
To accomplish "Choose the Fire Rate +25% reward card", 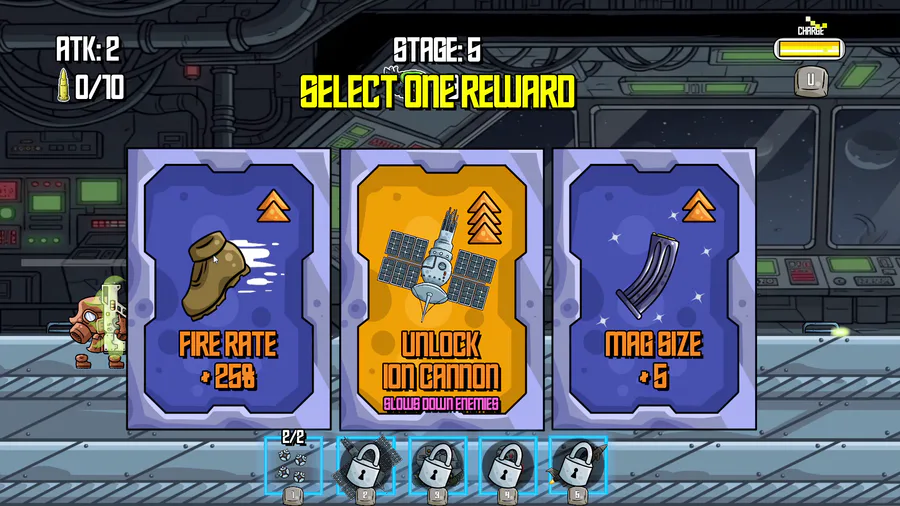I will tap(228, 289).
